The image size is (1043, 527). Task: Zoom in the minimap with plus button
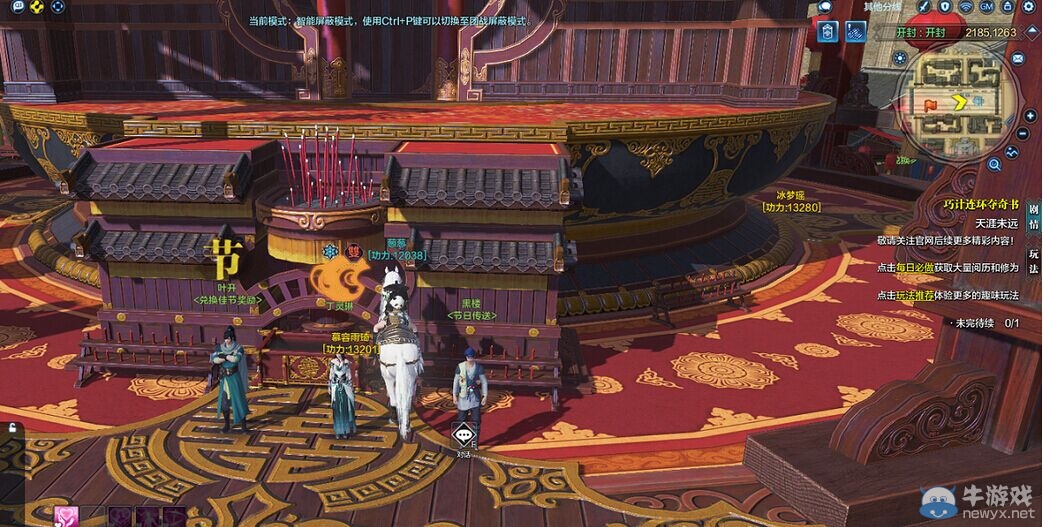pyautogui.click(x=1031, y=115)
